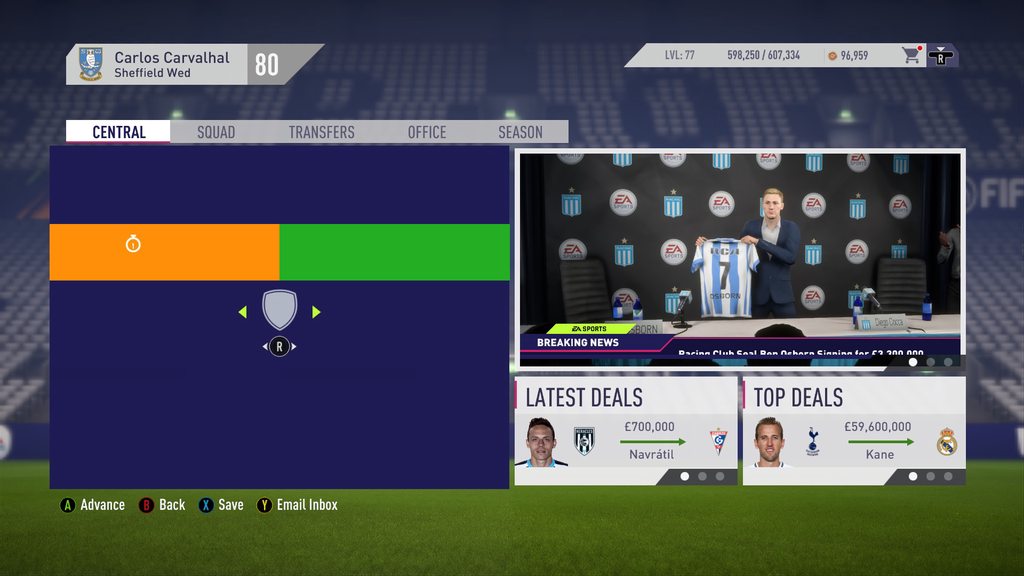
Task: Open the Squad tab
Action: (216, 132)
